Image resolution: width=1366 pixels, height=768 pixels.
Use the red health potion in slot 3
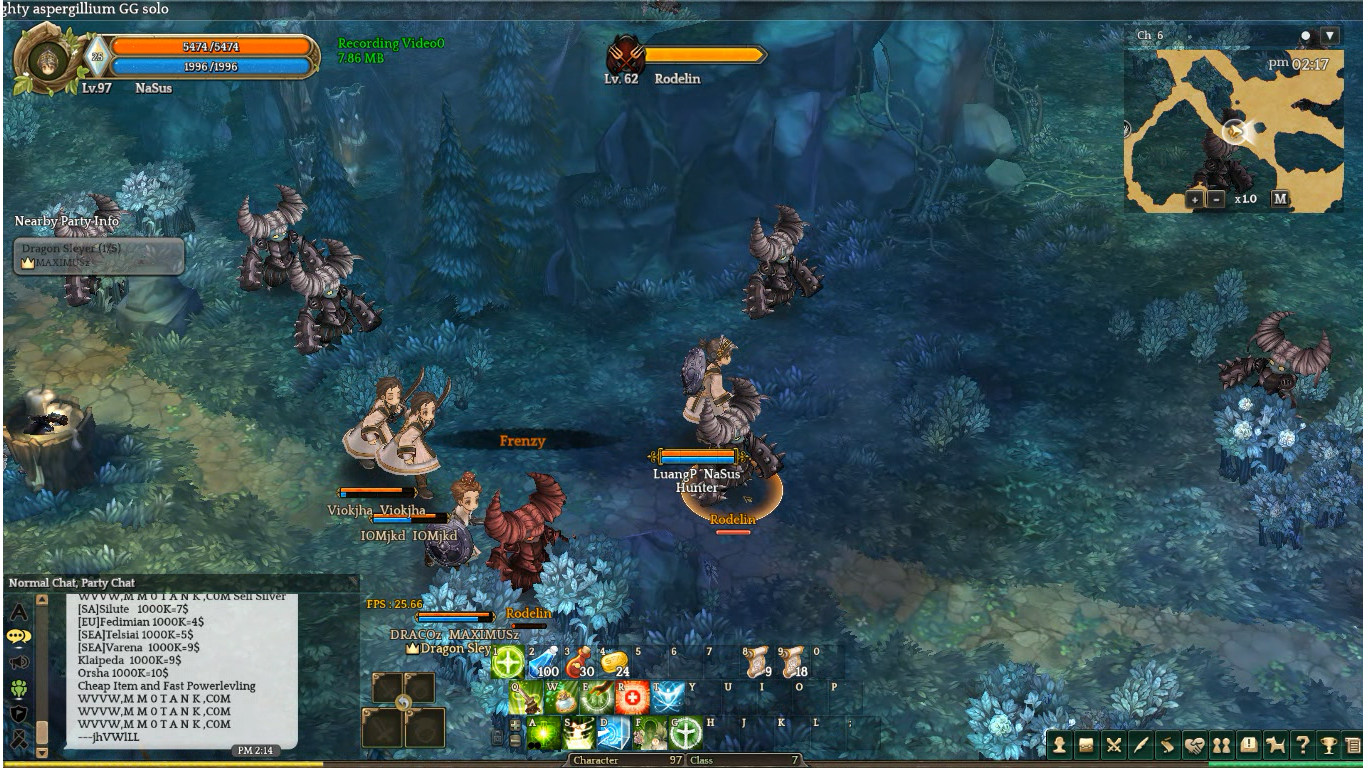[x=580, y=662]
